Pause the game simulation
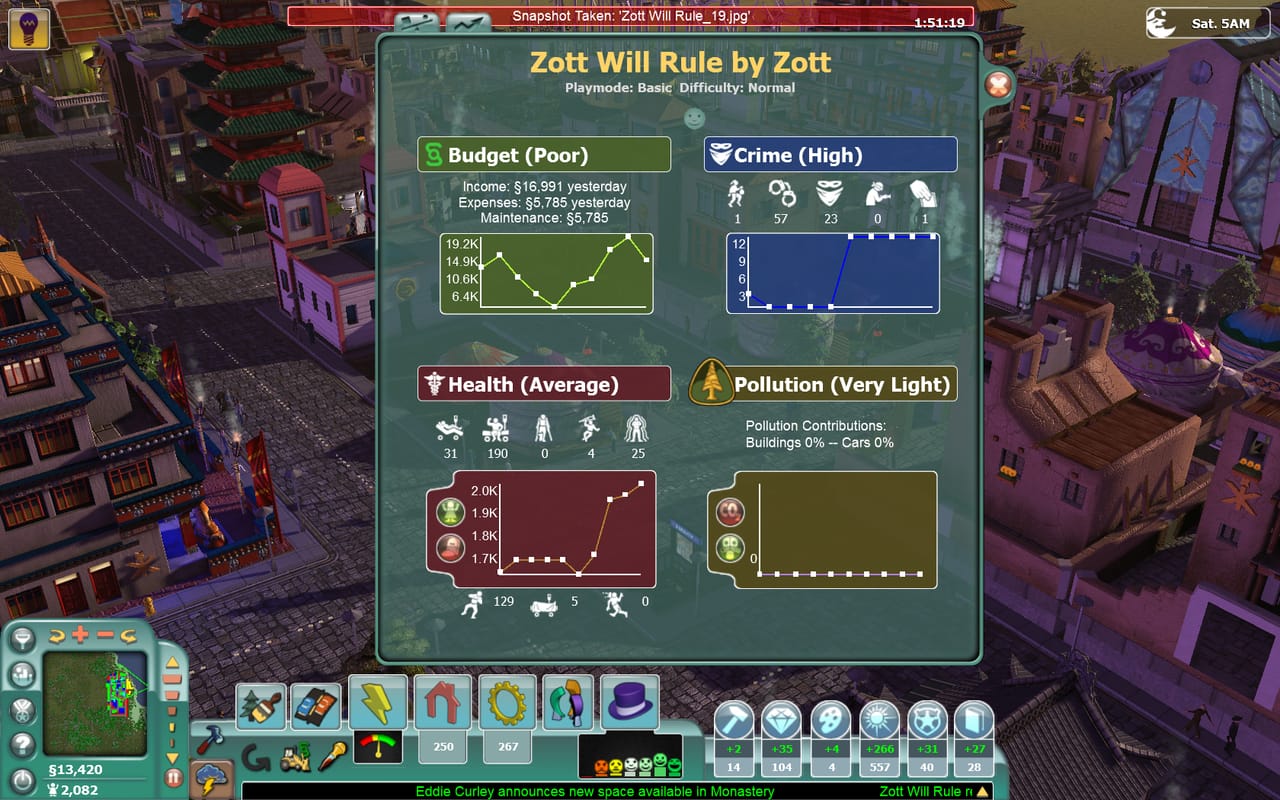The image size is (1280, 800). pos(172,776)
